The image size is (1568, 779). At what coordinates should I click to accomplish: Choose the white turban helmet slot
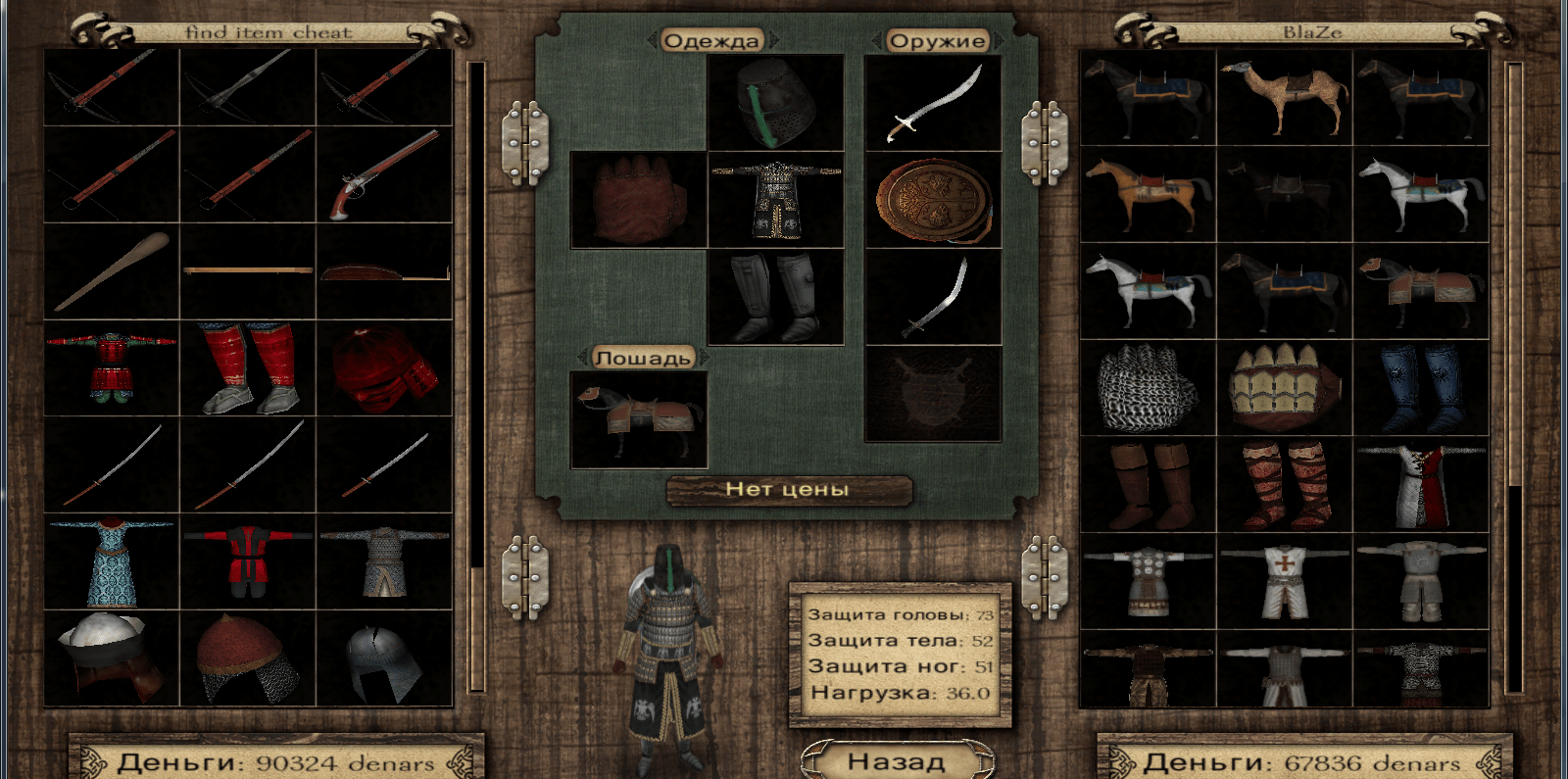tap(112, 658)
